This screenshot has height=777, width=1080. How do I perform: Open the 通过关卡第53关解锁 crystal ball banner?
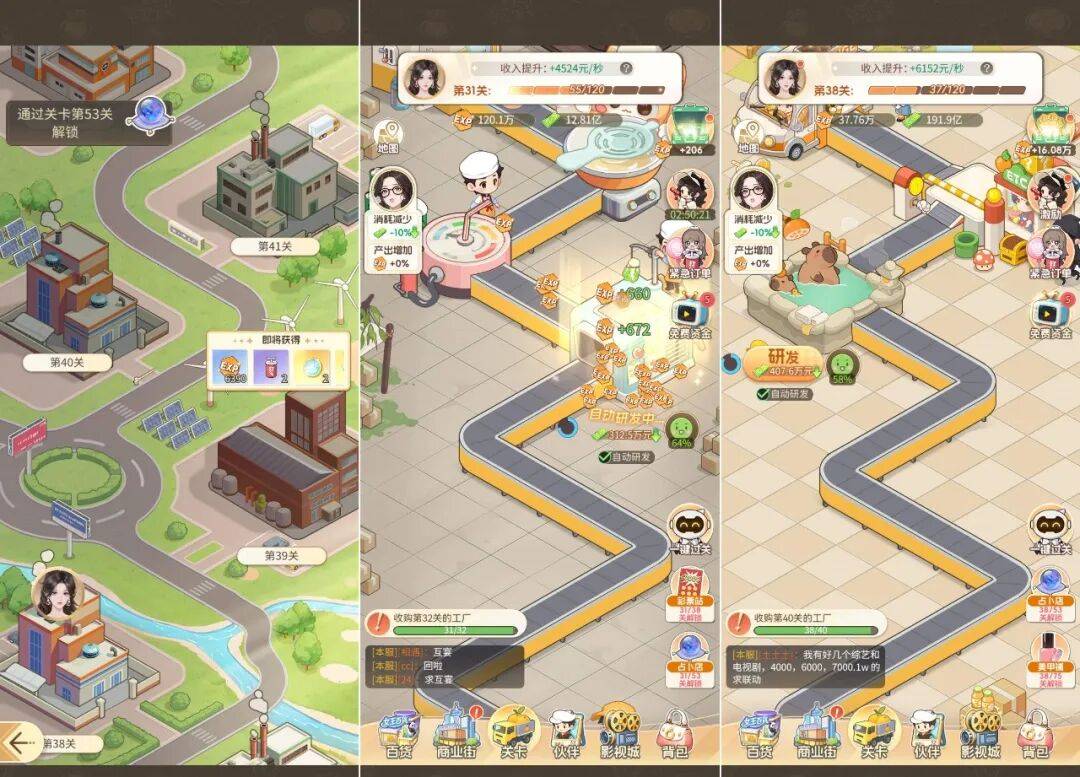click(x=90, y=122)
